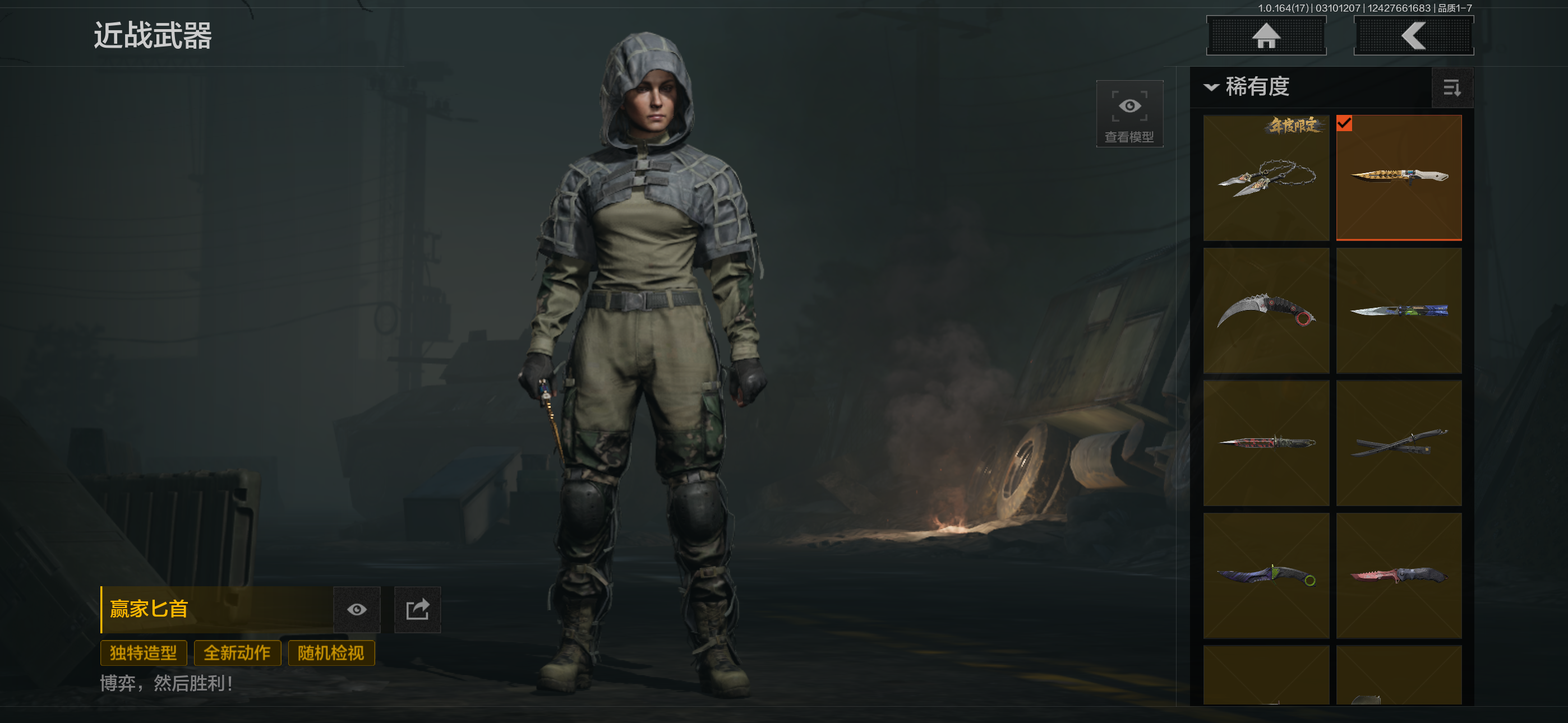Go back with the arrow button
Image resolution: width=1568 pixels, height=723 pixels.
[x=1413, y=36]
